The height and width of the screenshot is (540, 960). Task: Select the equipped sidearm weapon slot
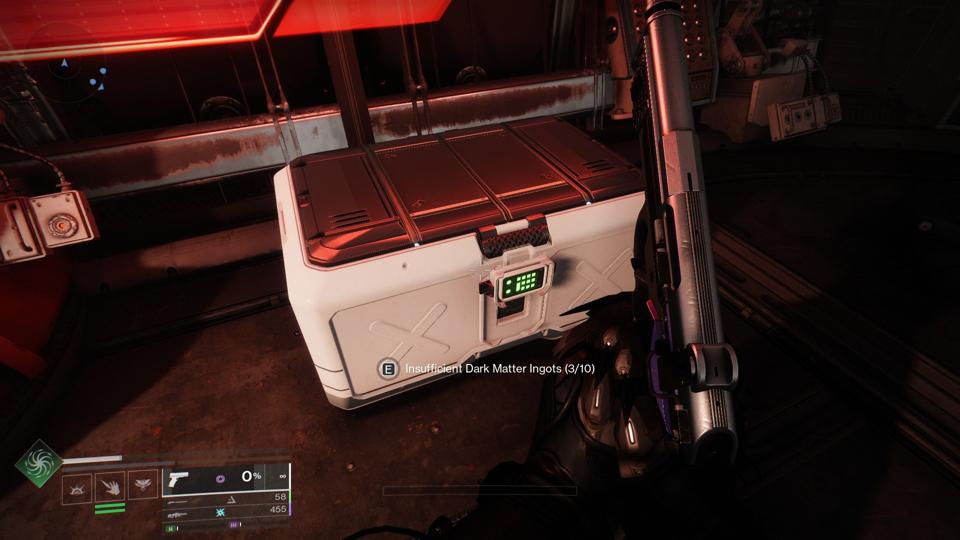(x=226, y=477)
